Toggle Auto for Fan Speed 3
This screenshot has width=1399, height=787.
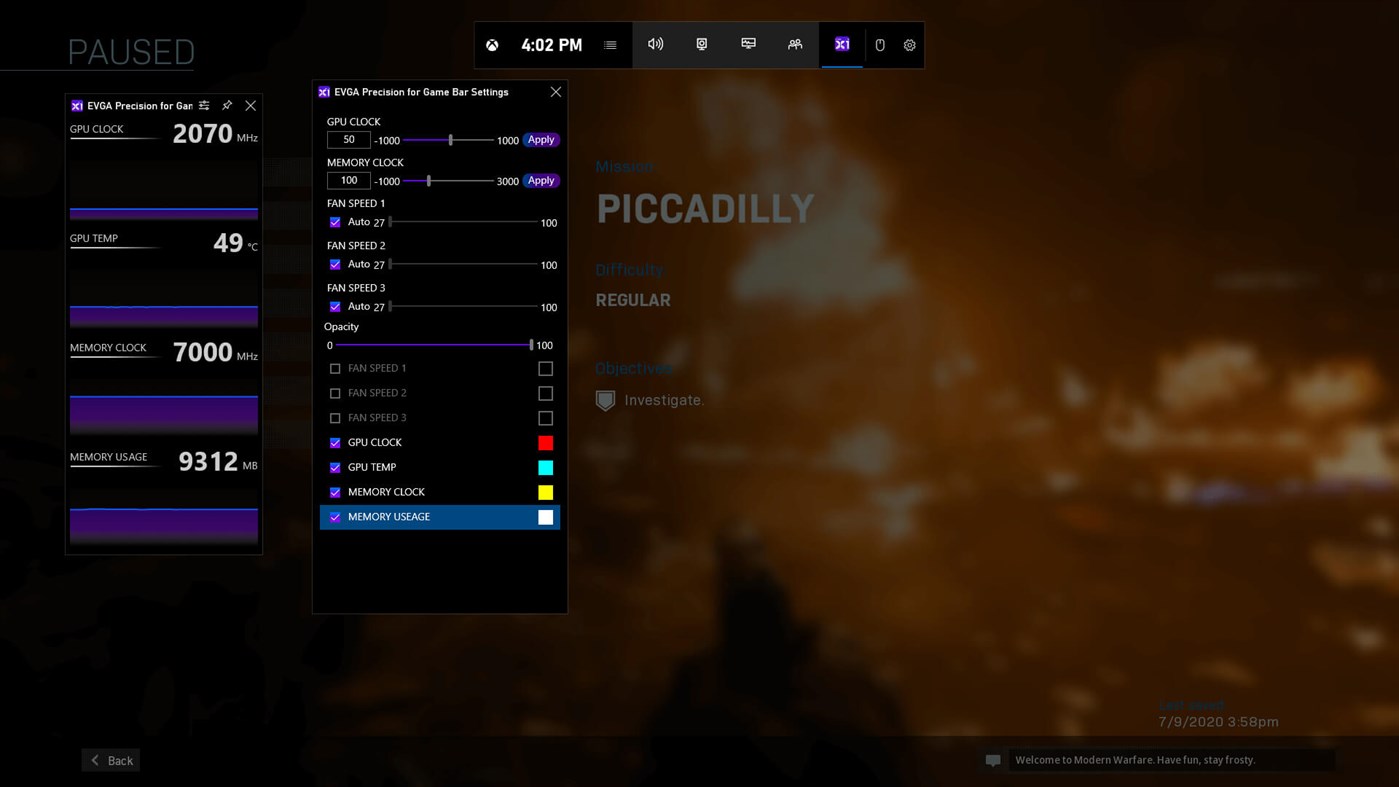point(335,307)
